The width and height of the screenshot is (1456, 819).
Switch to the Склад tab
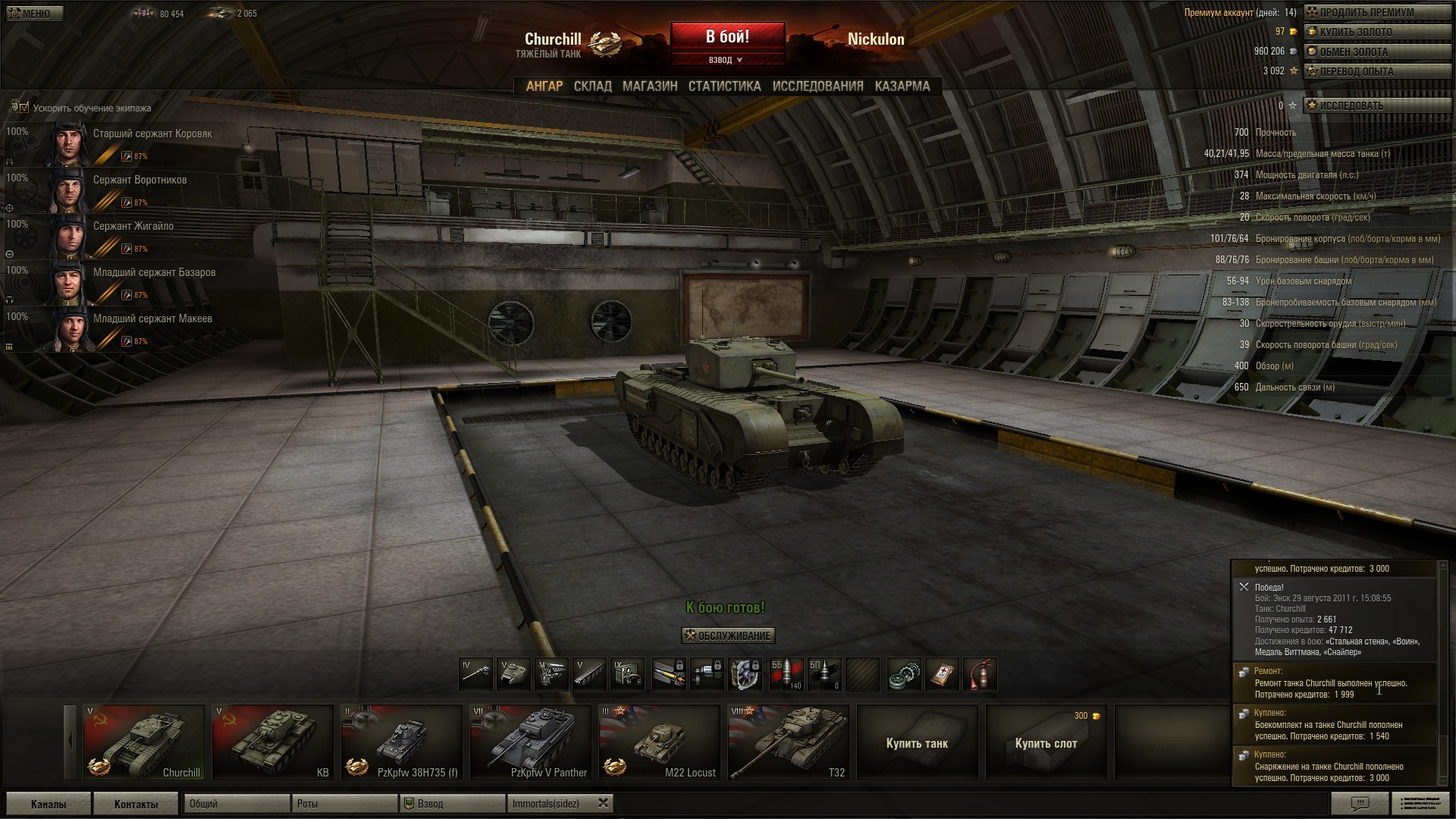pyautogui.click(x=592, y=86)
